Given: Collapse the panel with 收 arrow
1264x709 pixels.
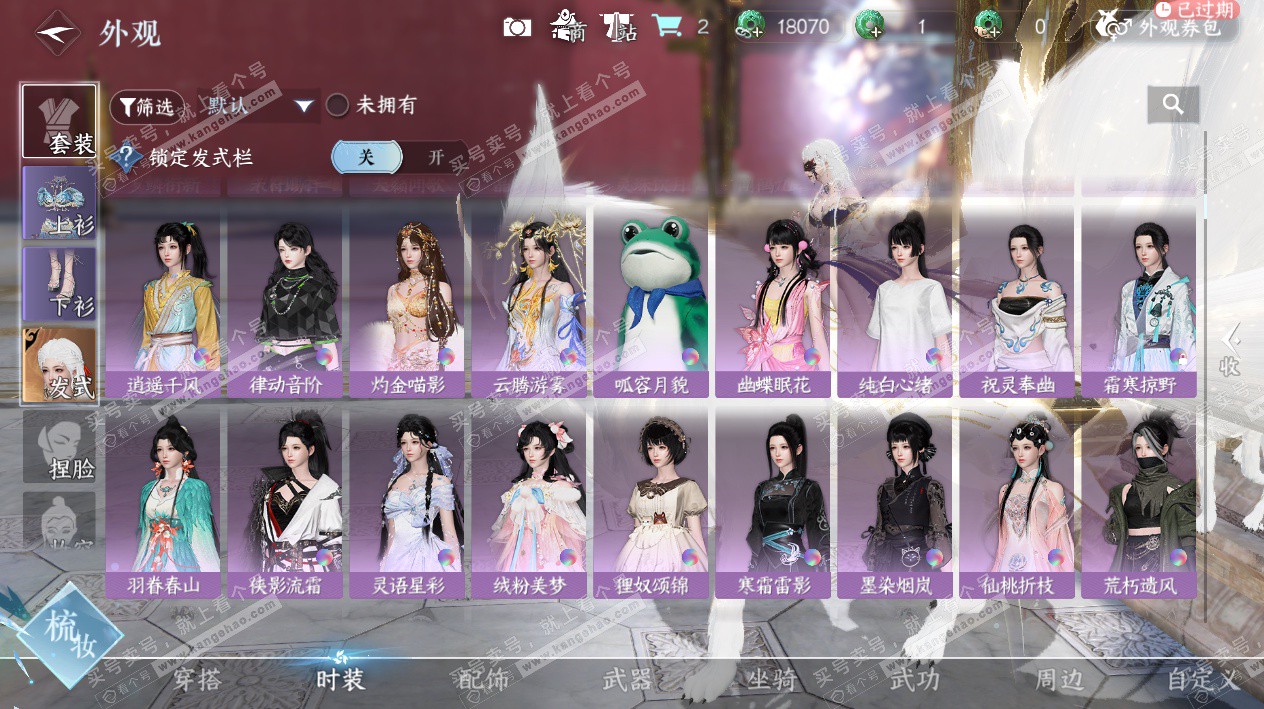Looking at the screenshot, I should (x=1230, y=350).
